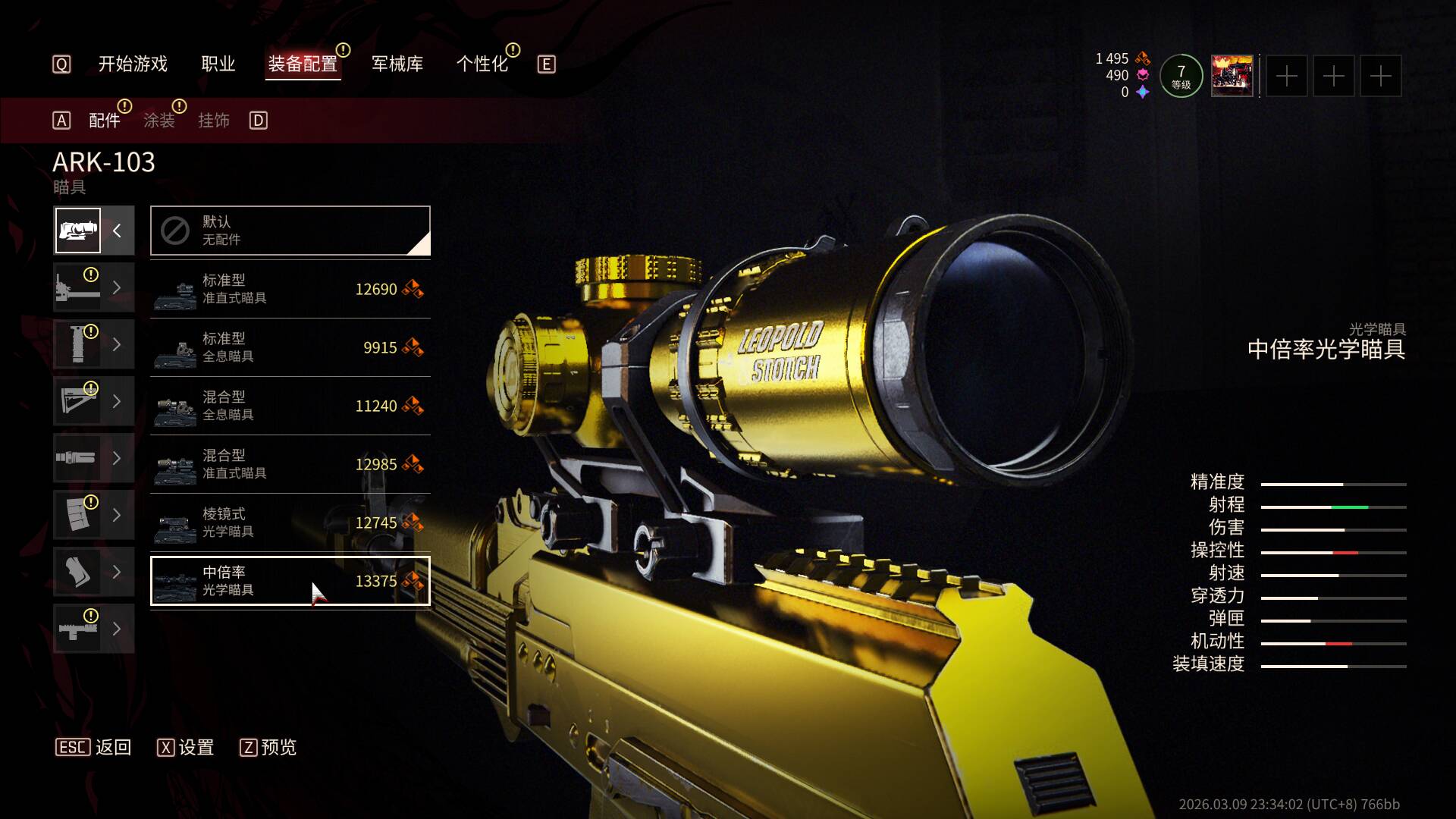The width and height of the screenshot is (1456, 819).
Task: Pick the 标准型 全息瞄具 priced 9915
Action: point(290,347)
